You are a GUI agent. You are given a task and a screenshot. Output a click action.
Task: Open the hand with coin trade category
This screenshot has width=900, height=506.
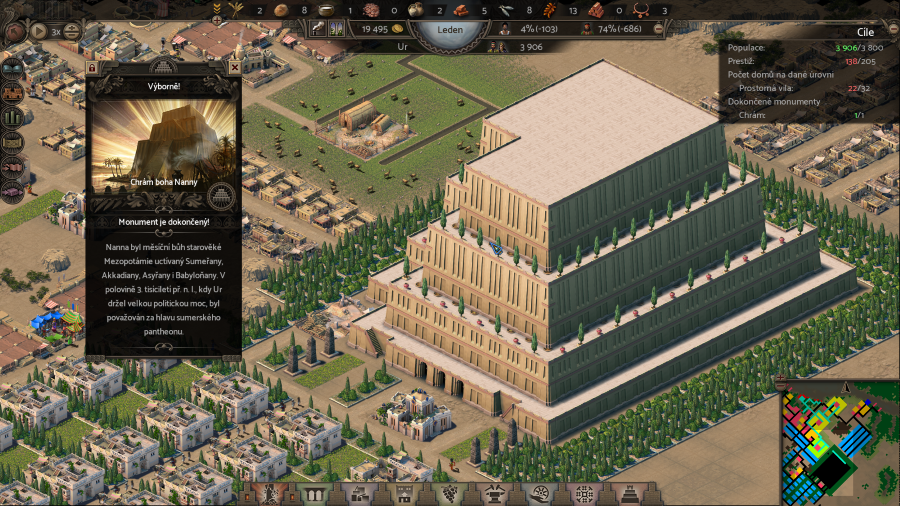point(540,494)
